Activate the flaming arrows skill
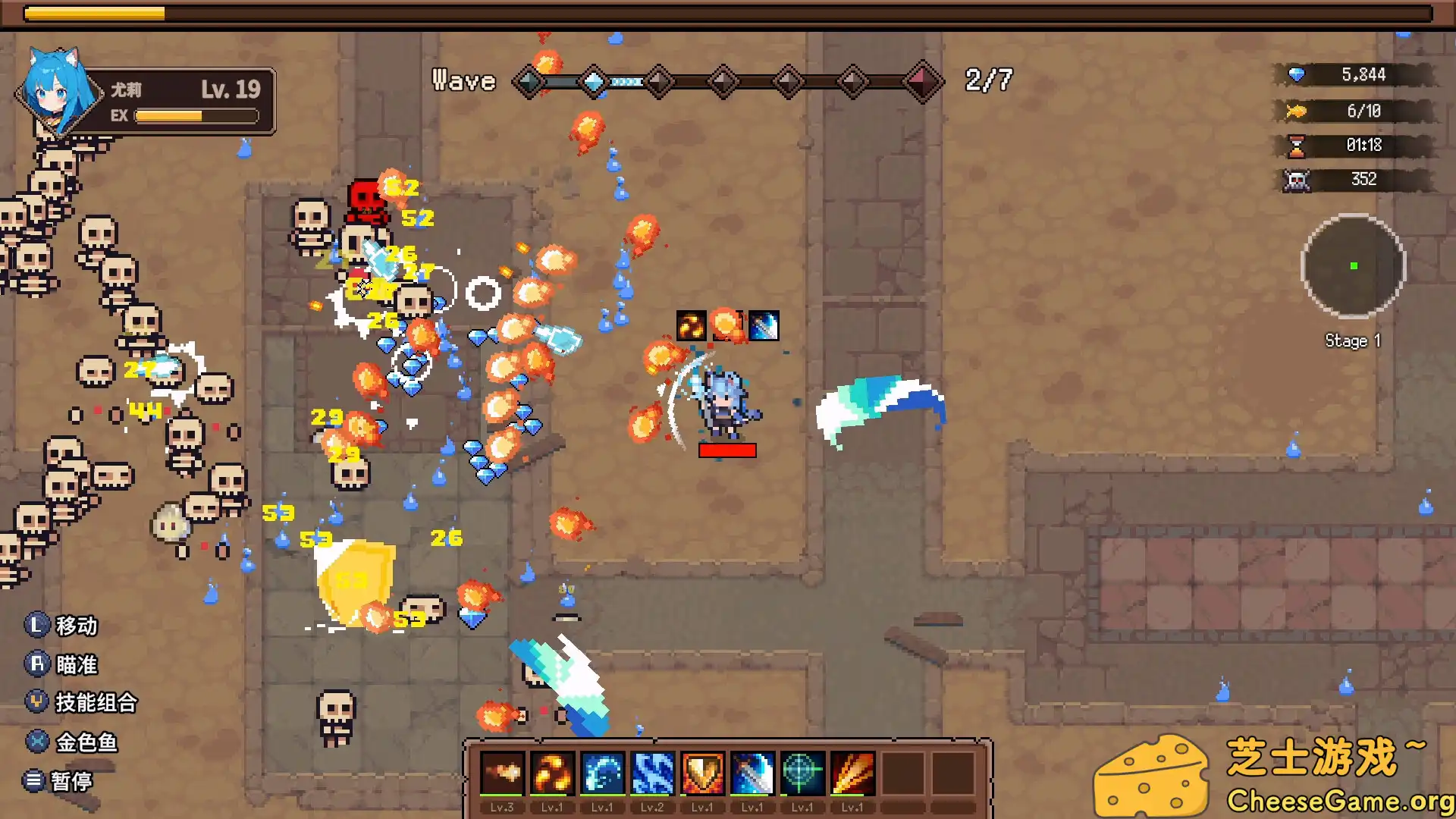1456x819 pixels. point(852,773)
